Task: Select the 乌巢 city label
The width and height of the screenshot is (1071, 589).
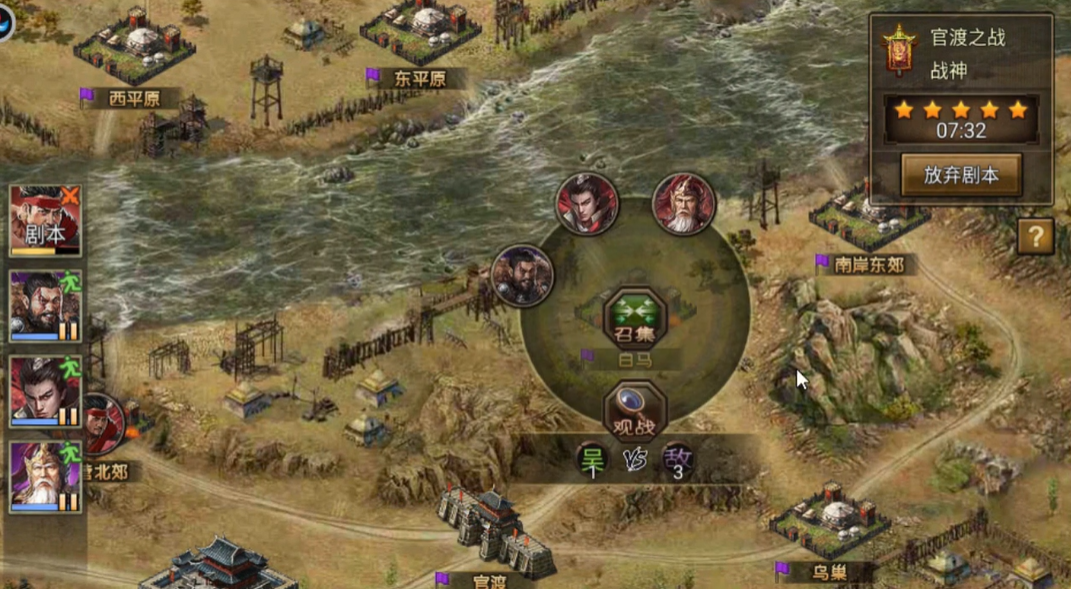Action: pyautogui.click(x=829, y=573)
